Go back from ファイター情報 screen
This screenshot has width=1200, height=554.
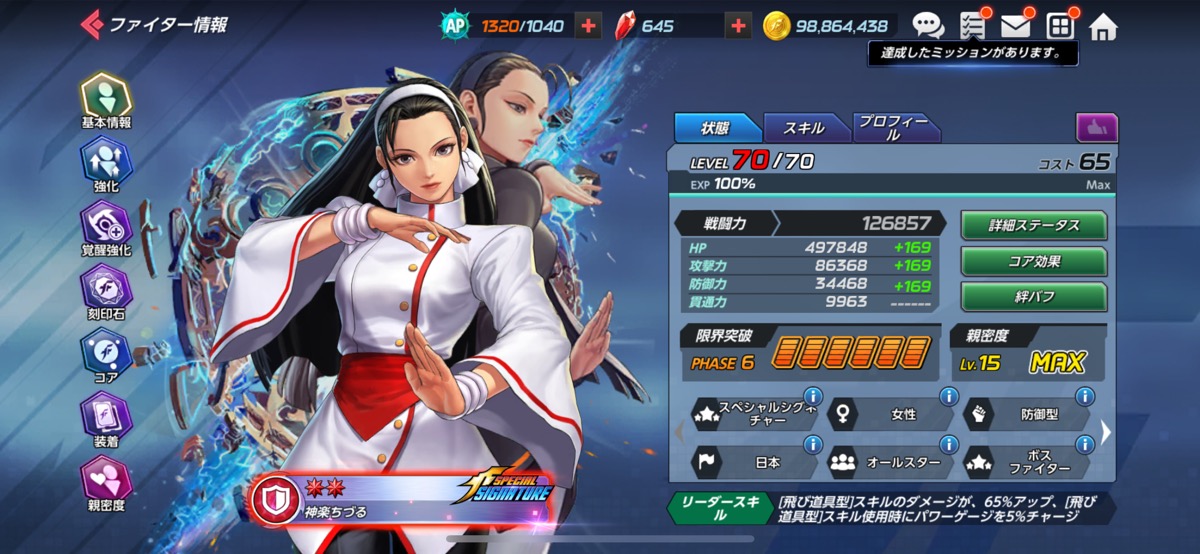tap(92, 24)
